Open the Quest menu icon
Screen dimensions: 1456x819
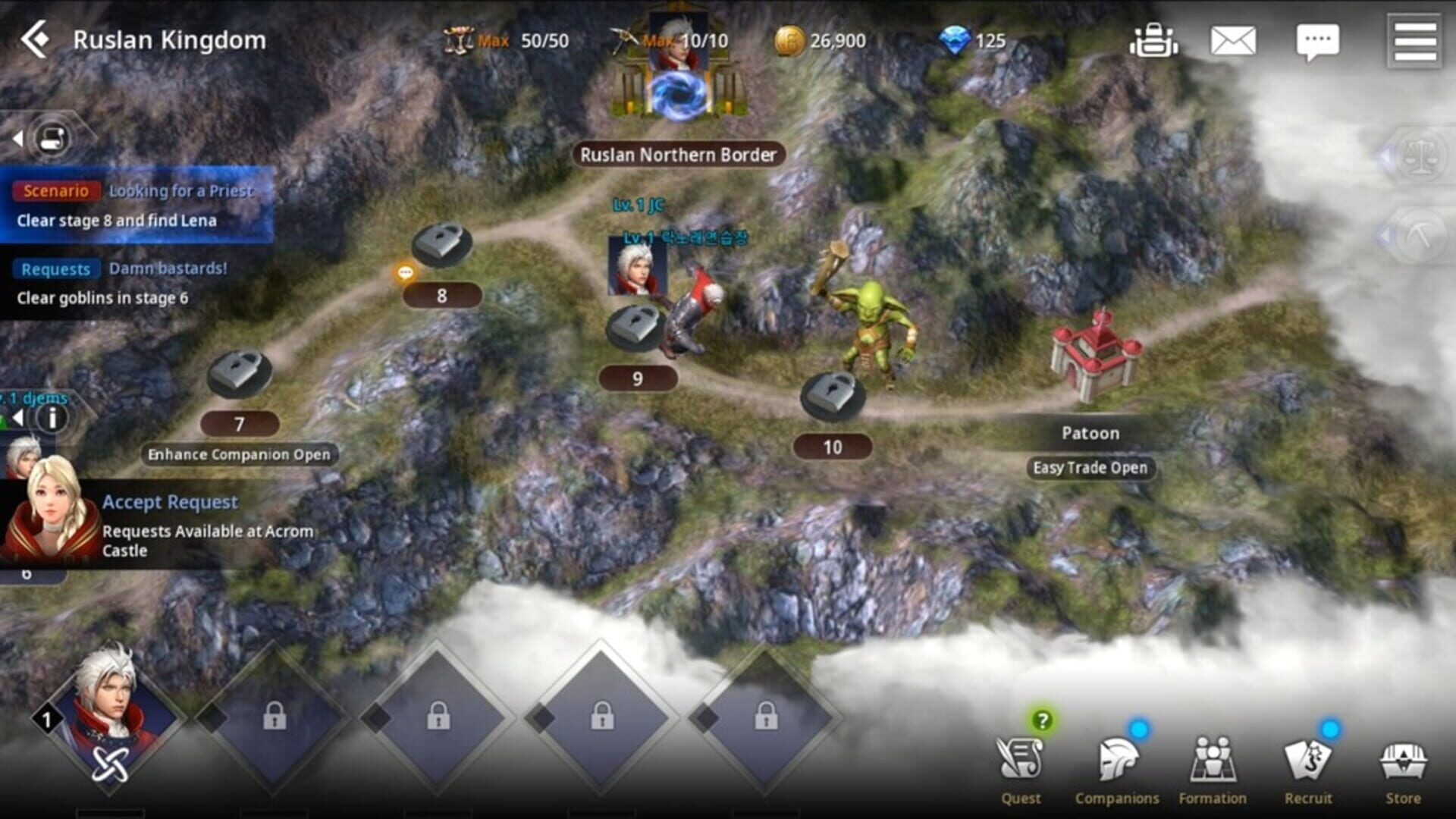click(x=1021, y=758)
